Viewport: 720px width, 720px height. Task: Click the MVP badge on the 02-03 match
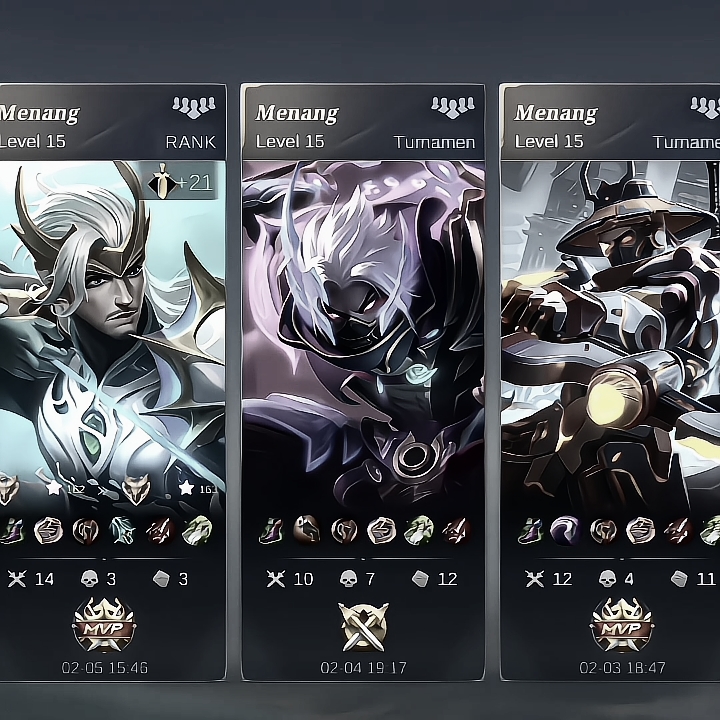coord(622,625)
